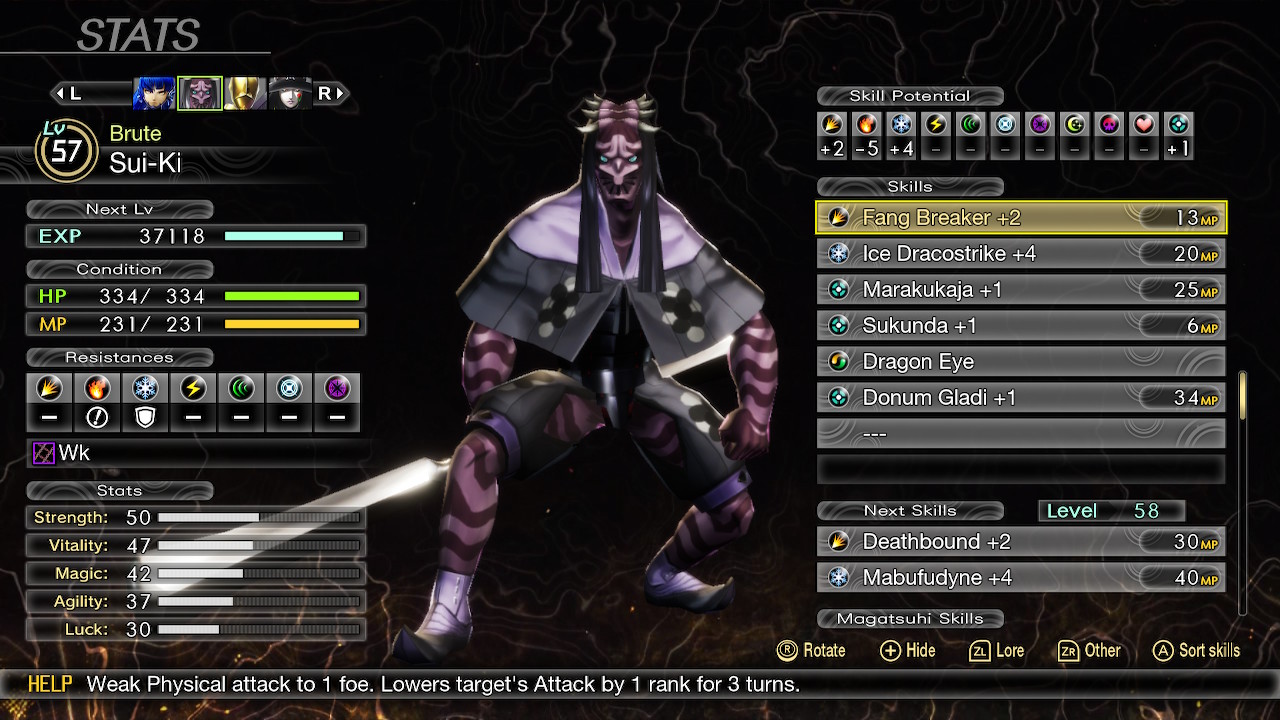Select the highlighted Fang Breaker +2 skill row
The image size is (1280, 720).
(1020, 217)
